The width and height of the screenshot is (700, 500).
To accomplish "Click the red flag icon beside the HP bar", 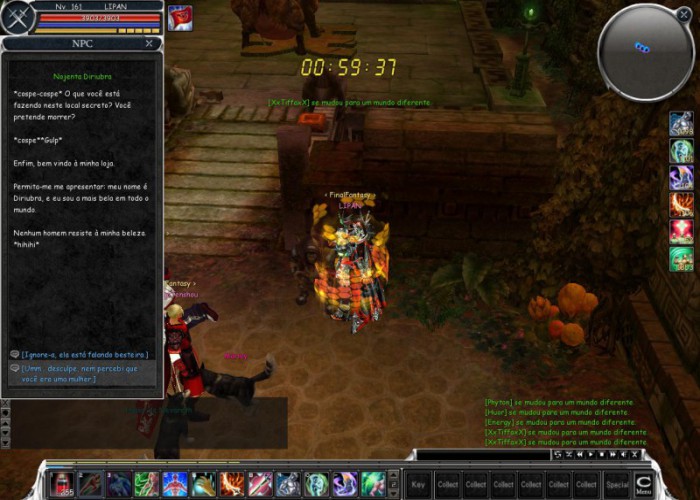I will click(x=181, y=18).
